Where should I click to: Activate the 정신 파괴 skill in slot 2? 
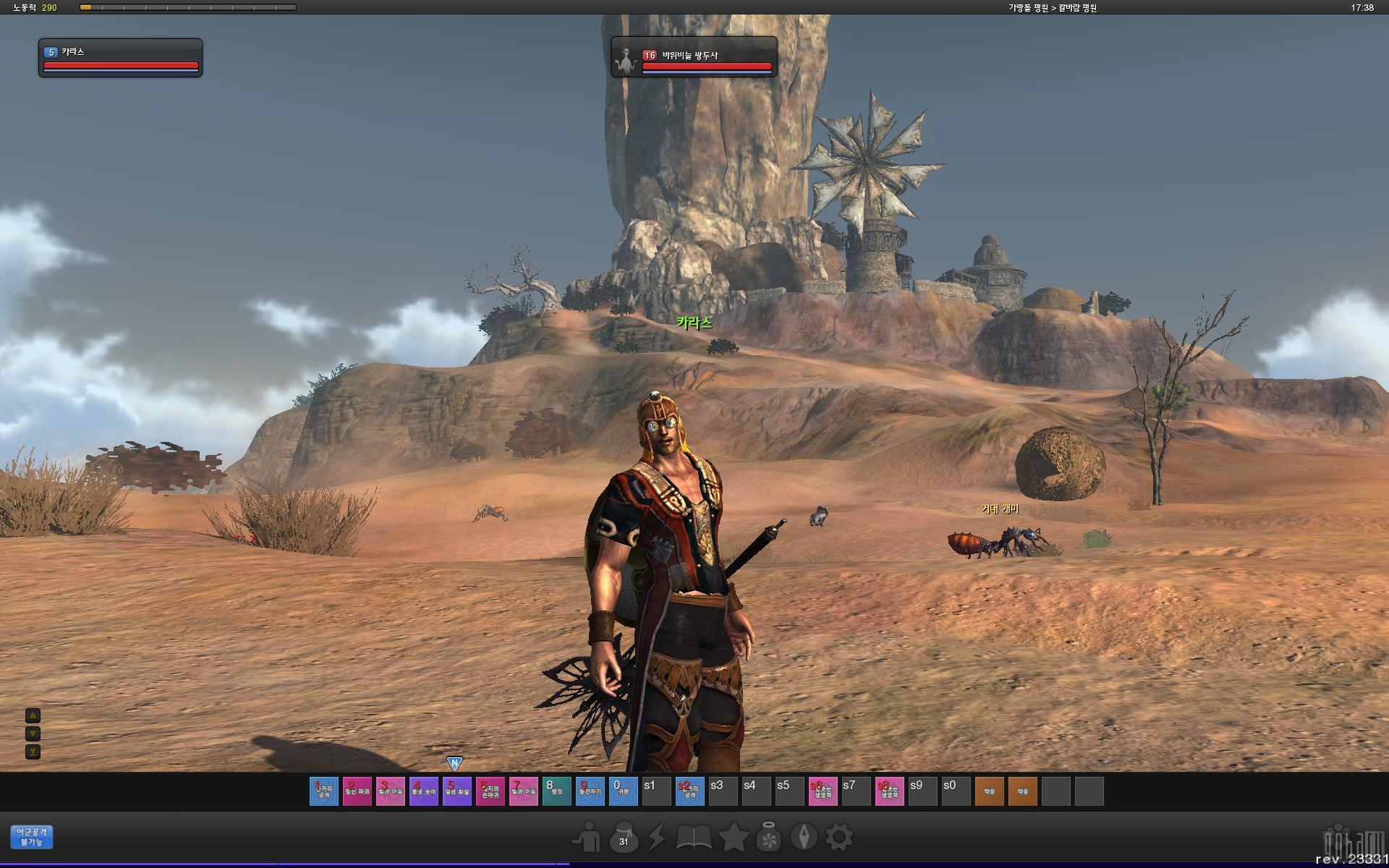pos(357,791)
